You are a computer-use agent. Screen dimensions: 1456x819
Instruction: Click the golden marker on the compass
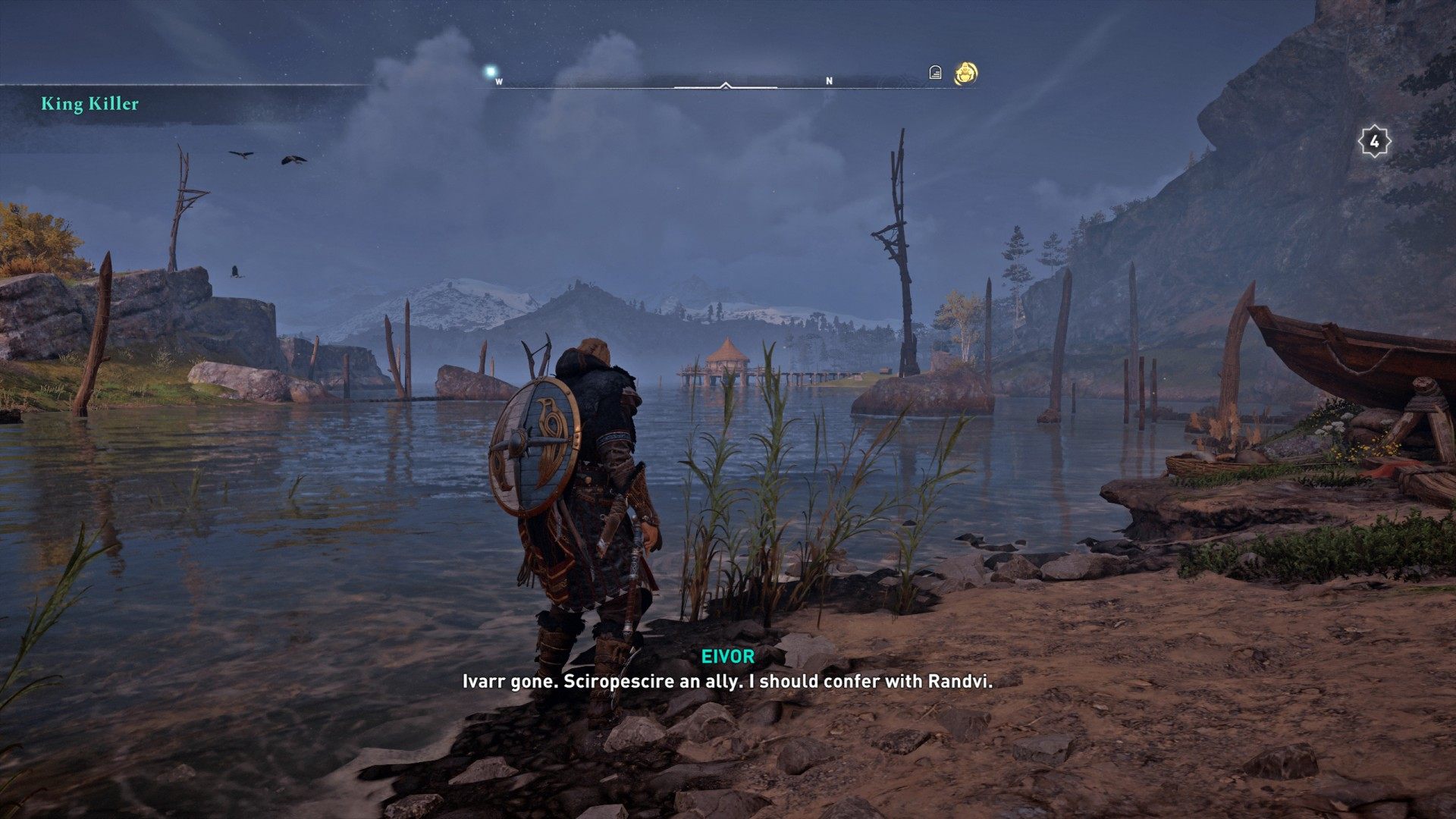965,74
